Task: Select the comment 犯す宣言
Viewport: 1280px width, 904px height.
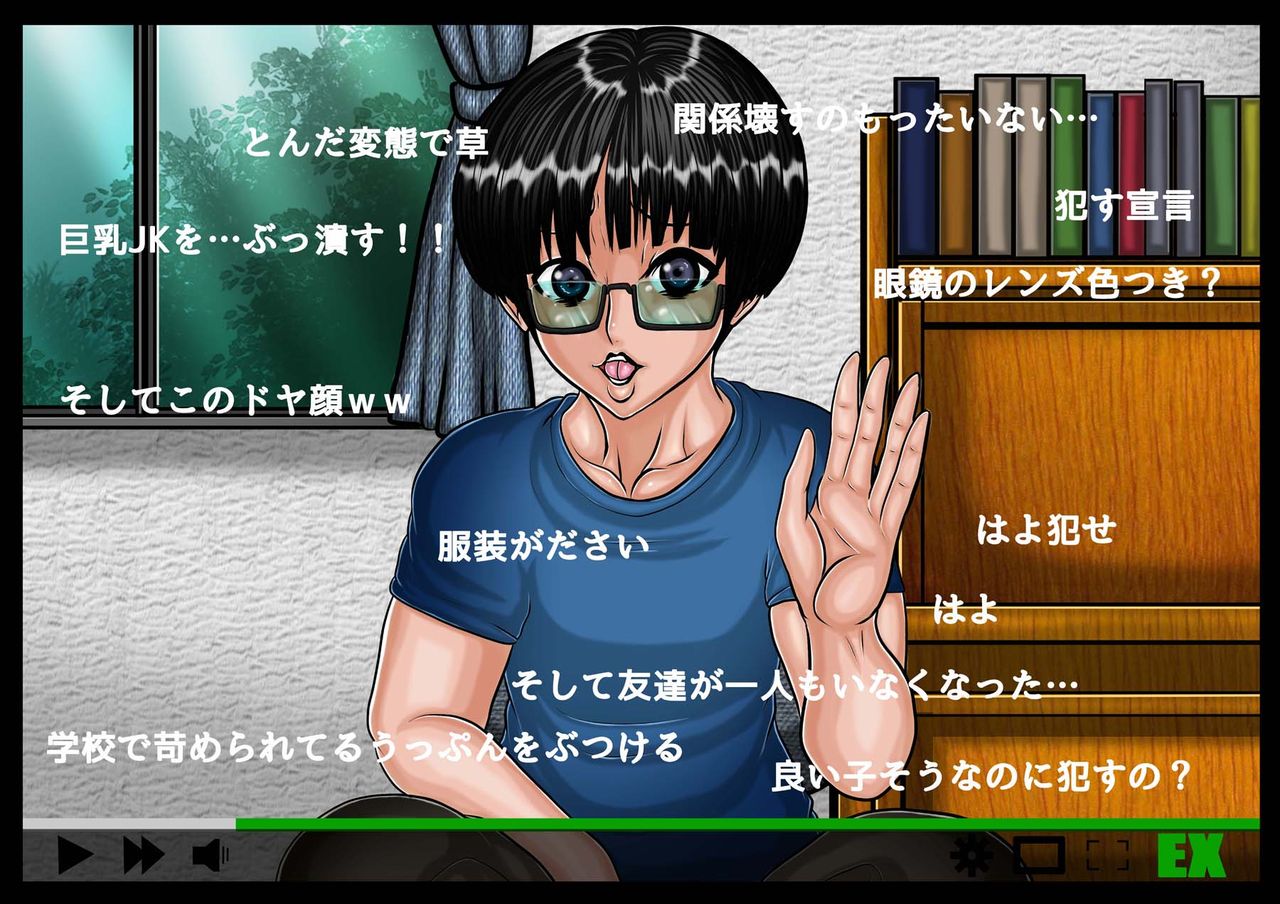Action: point(1125,205)
